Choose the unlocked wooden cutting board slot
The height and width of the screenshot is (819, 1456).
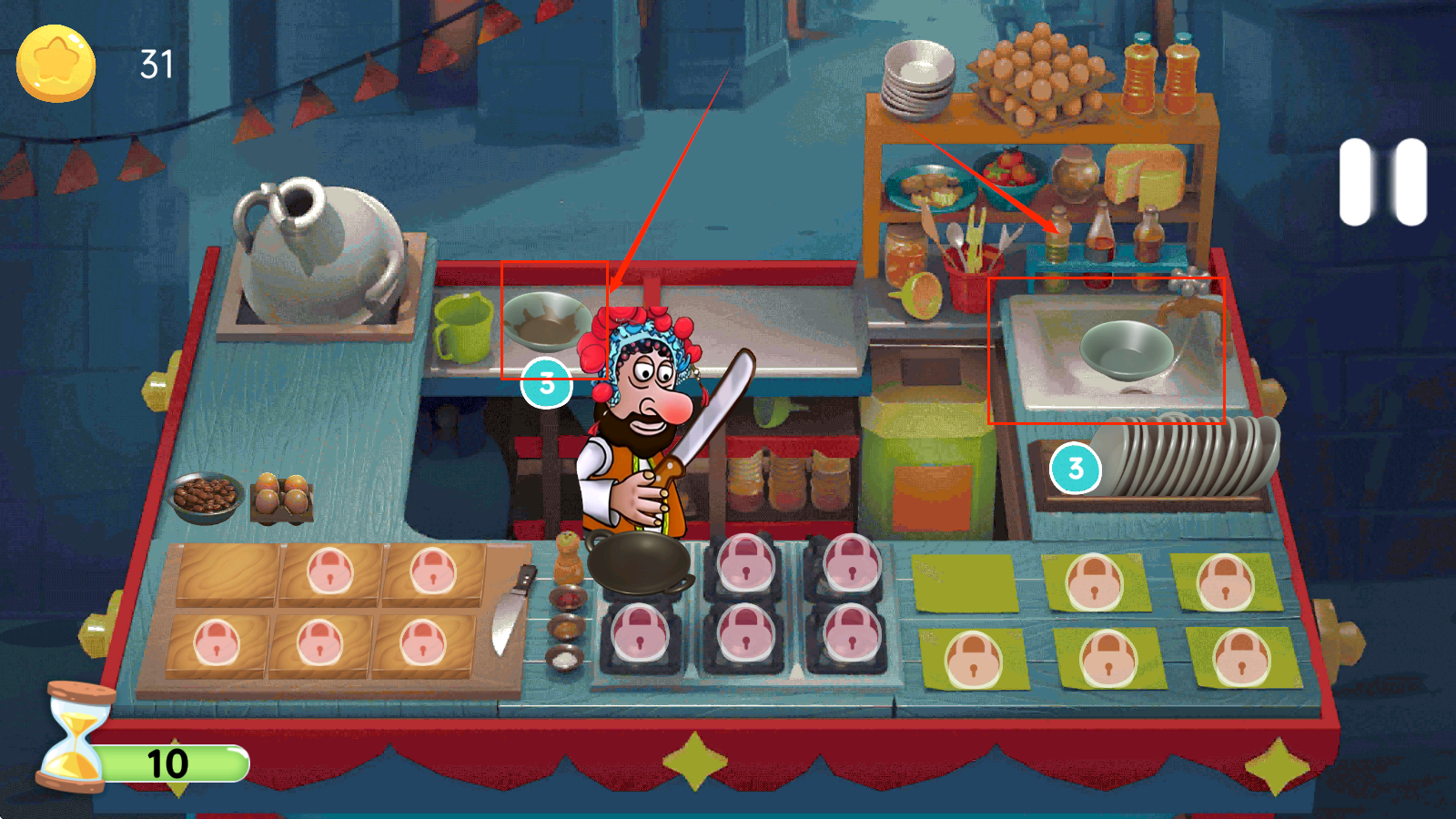pos(227,572)
